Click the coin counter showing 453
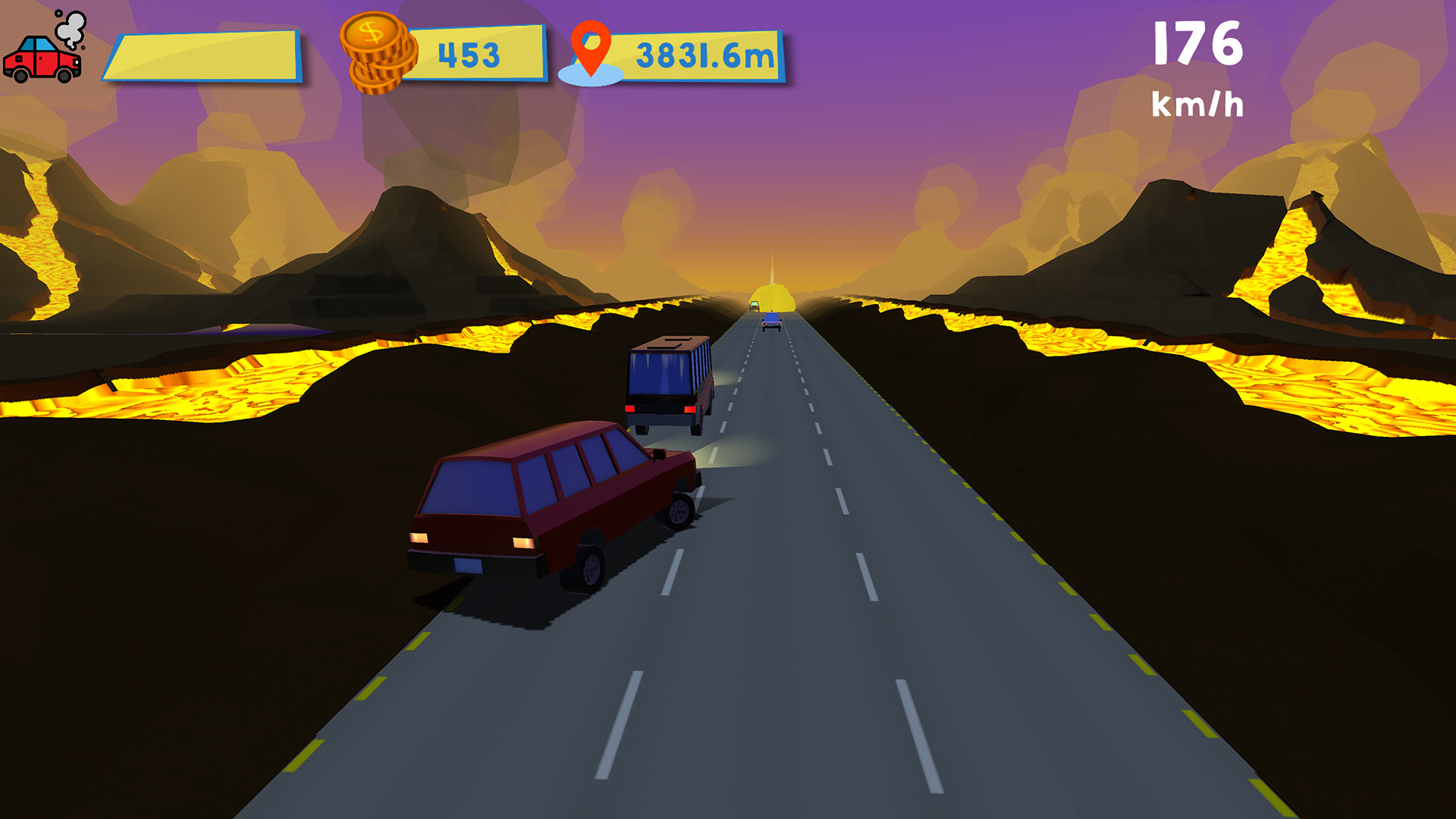 [x=470, y=53]
